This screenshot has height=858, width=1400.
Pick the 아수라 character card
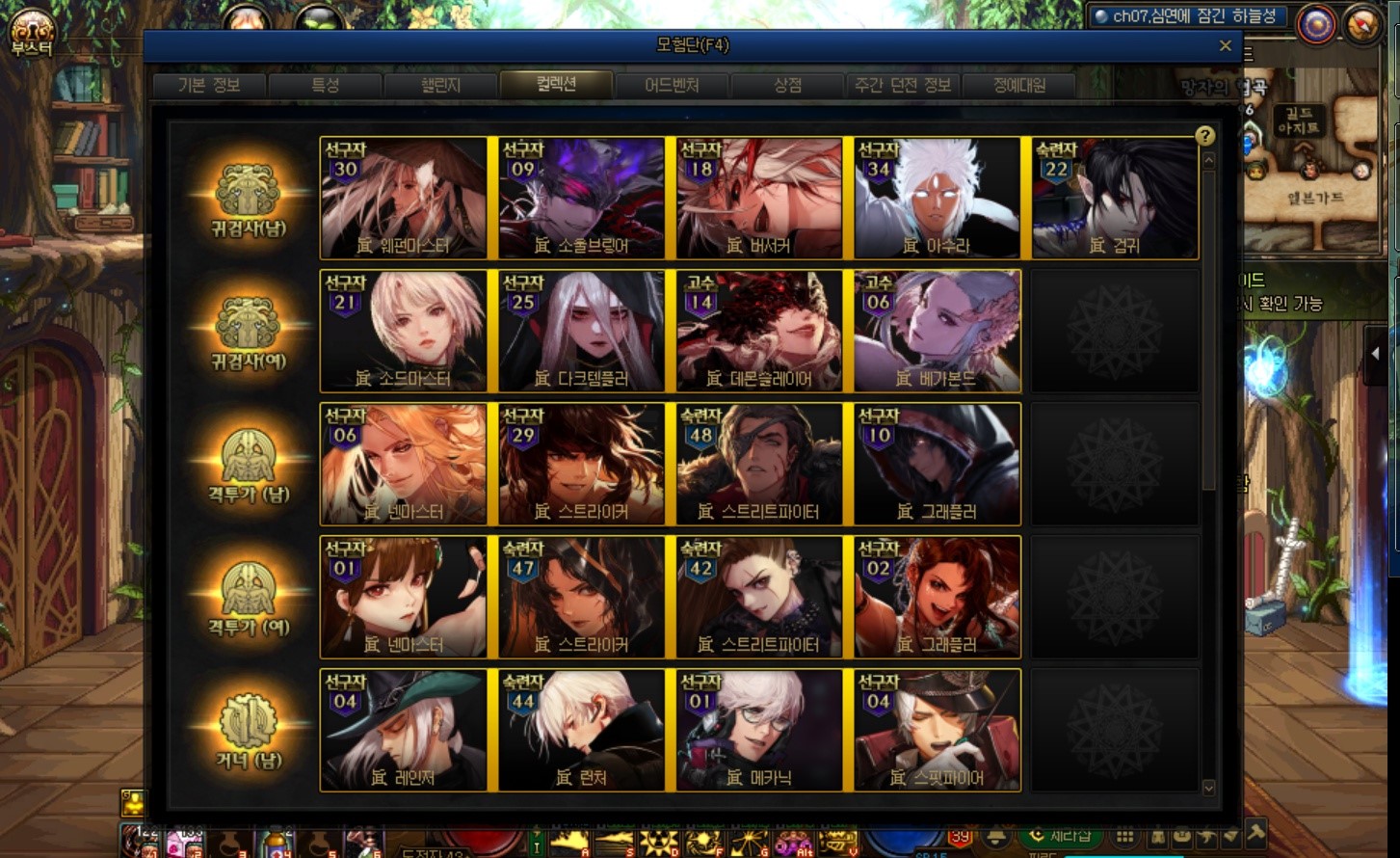click(938, 199)
